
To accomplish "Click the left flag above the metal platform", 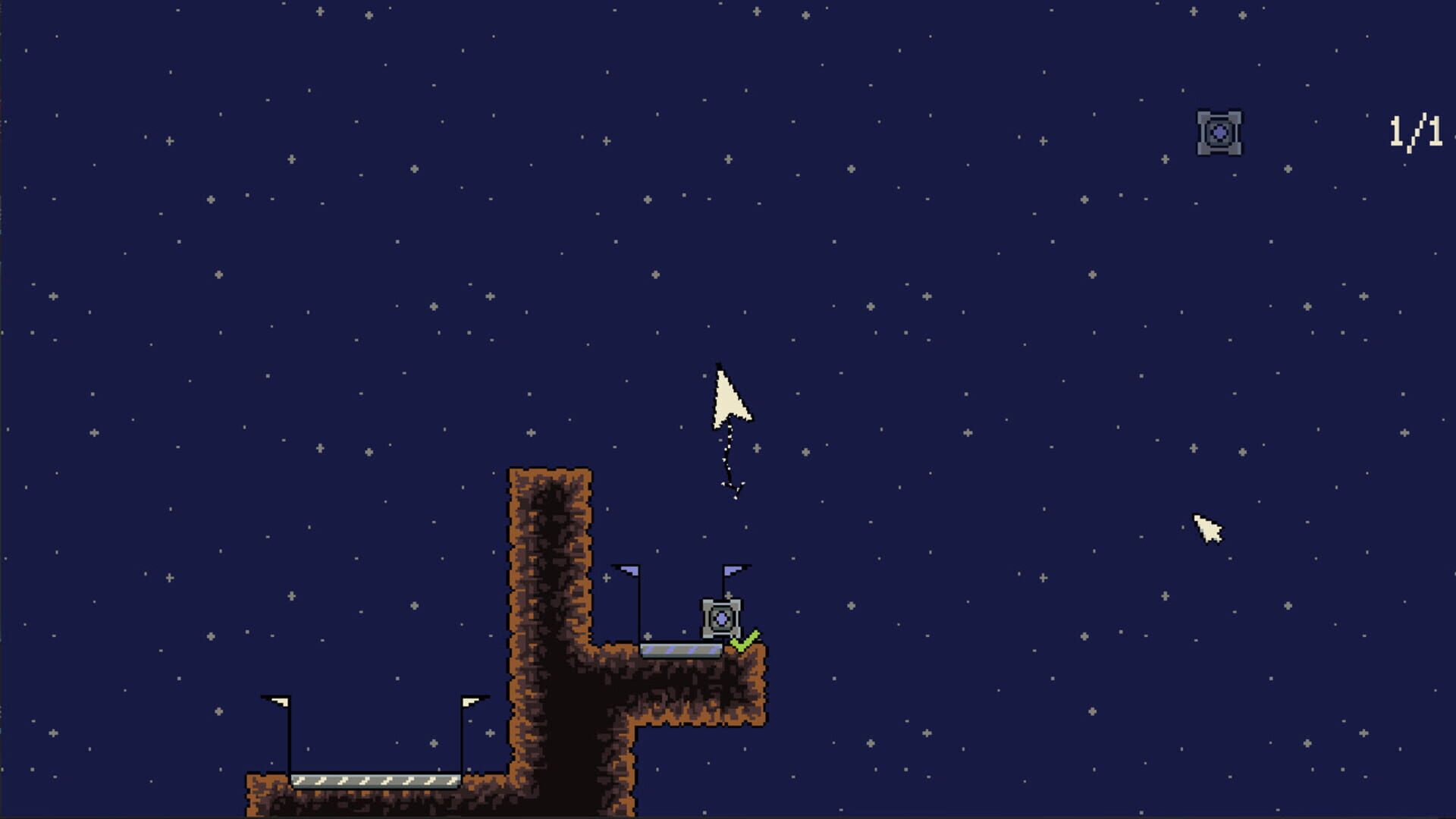I will [630, 573].
